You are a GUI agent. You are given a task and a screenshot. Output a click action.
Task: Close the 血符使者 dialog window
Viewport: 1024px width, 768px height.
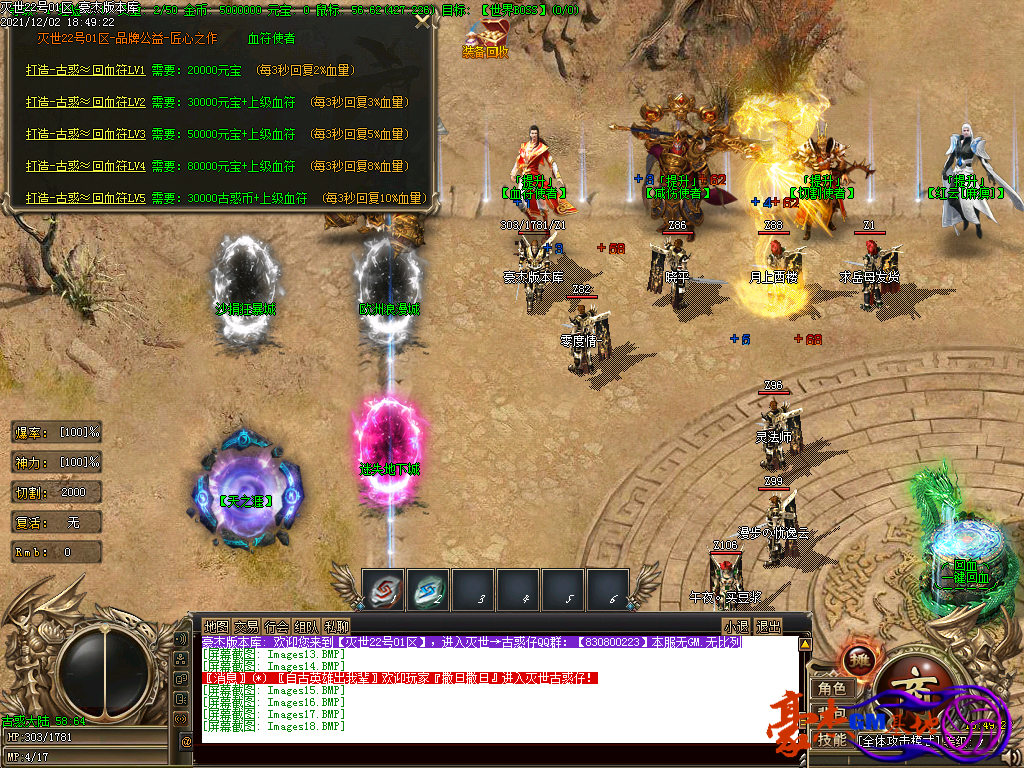(x=423, y=20)
